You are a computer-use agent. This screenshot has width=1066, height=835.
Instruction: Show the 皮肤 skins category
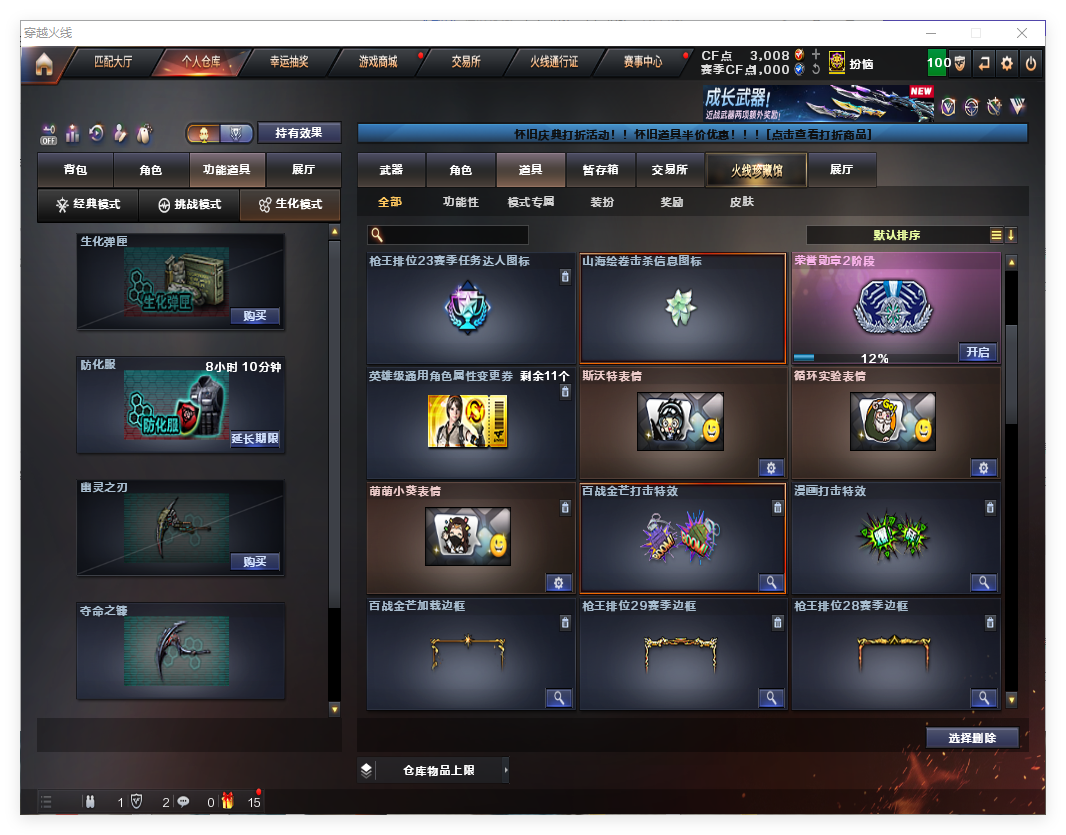click(x=741, y=203)
